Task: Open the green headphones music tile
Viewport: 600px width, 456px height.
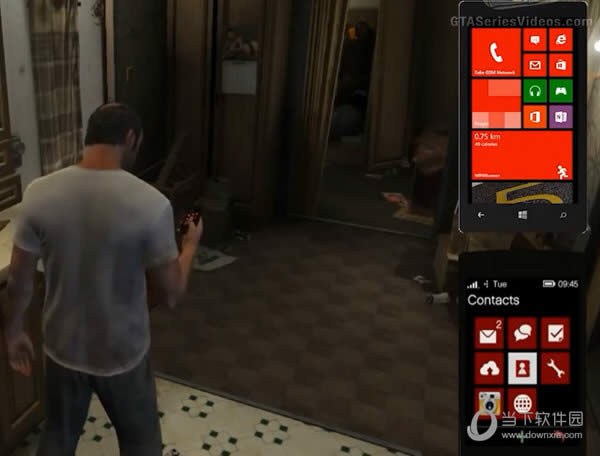Action: tap(535, 90)
